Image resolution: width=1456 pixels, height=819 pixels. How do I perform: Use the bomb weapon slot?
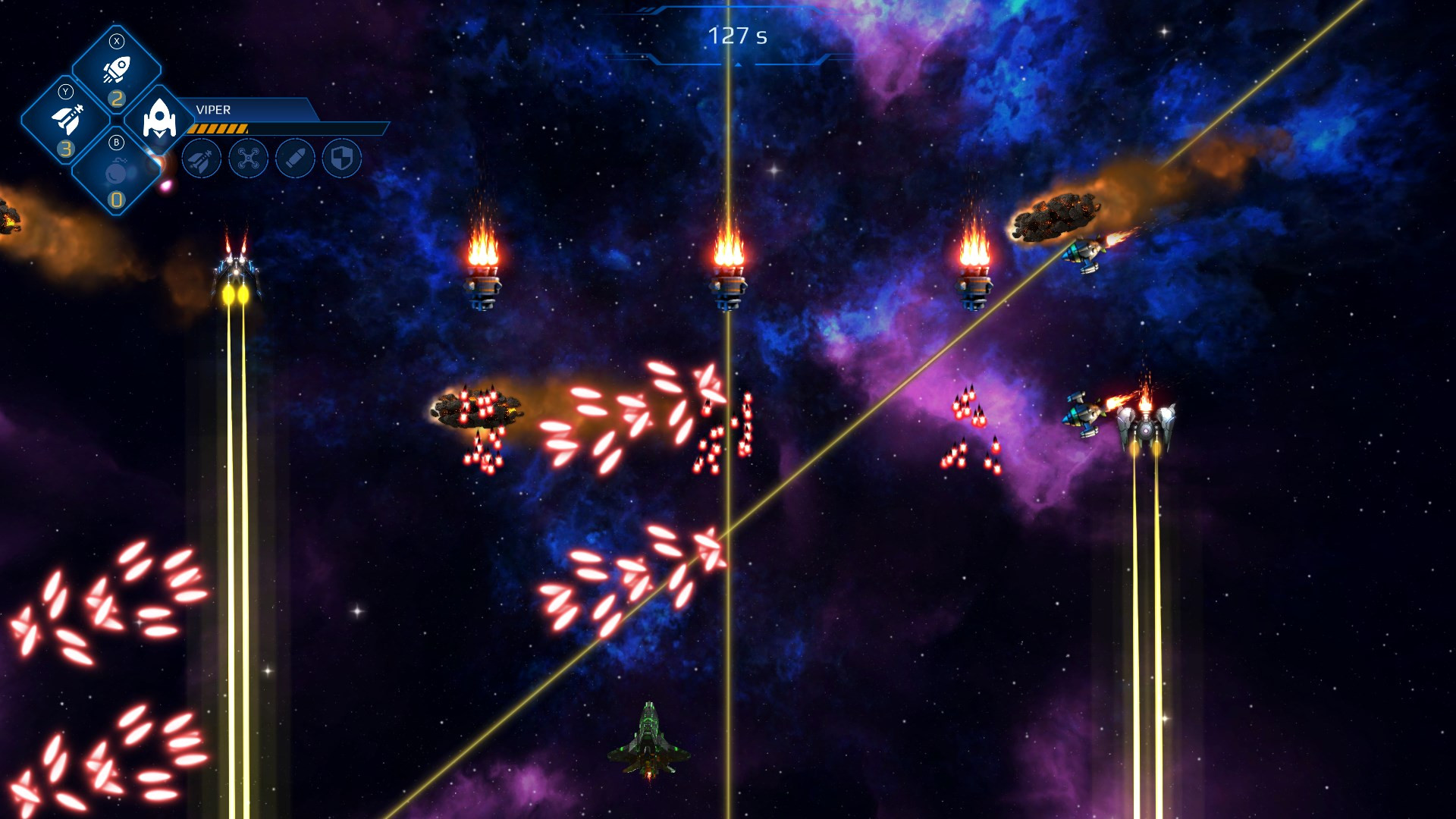(x=116, y=173)
